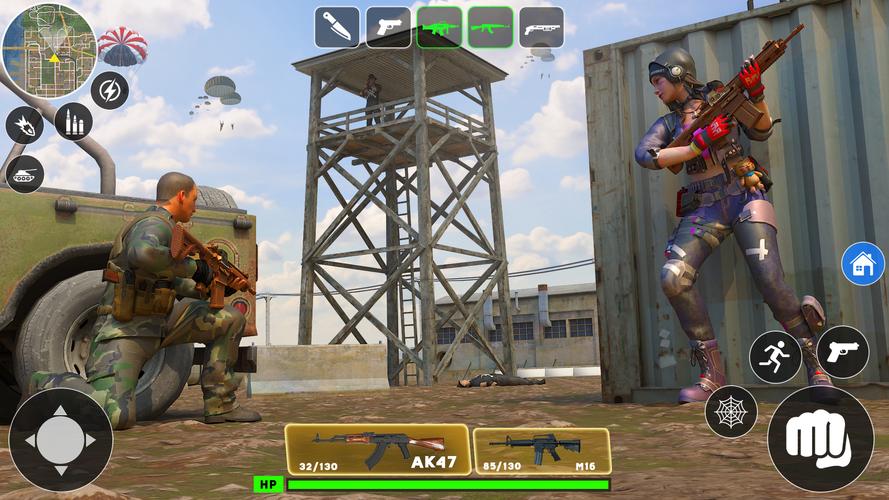Tap the bullets ammo icon
The image size is (889, 500).
(73, 121)
